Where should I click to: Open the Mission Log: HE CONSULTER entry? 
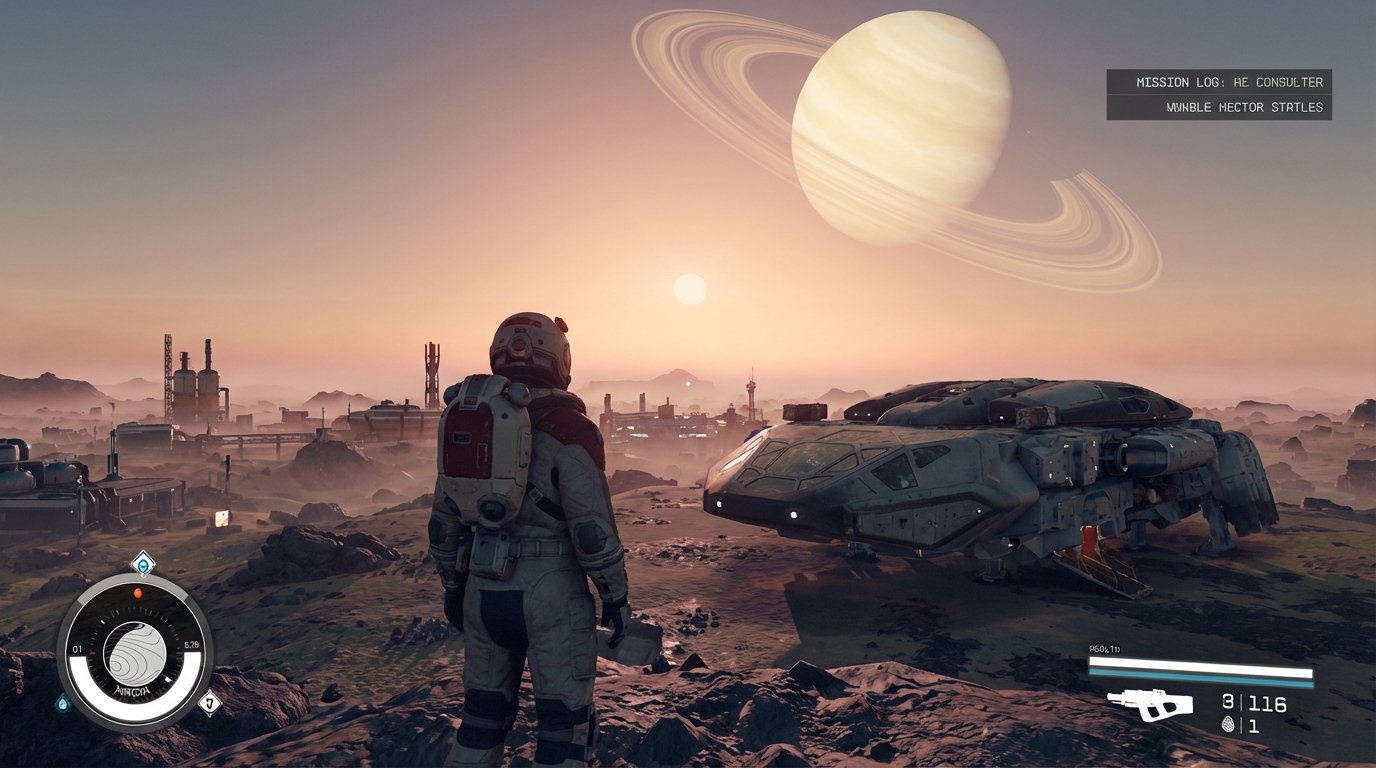[x=1232, y=82]
